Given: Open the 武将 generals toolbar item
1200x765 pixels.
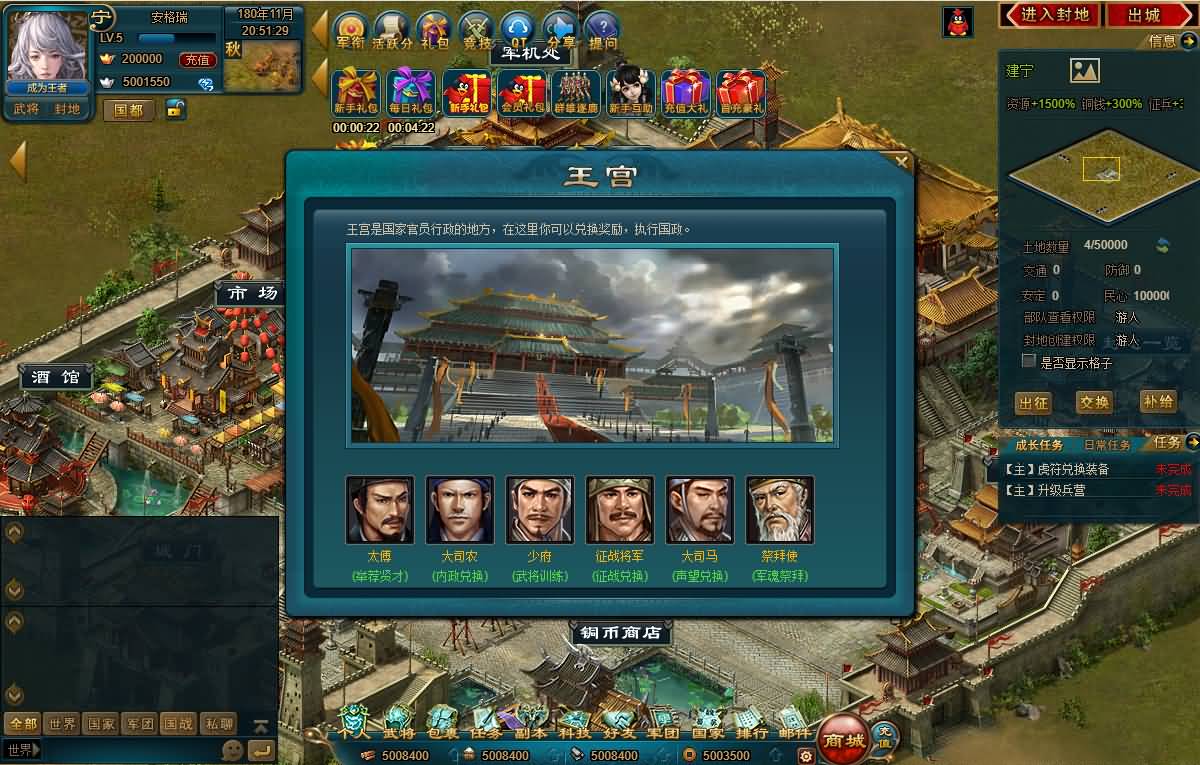Looking at the screenshot, I should coord(399,722).
